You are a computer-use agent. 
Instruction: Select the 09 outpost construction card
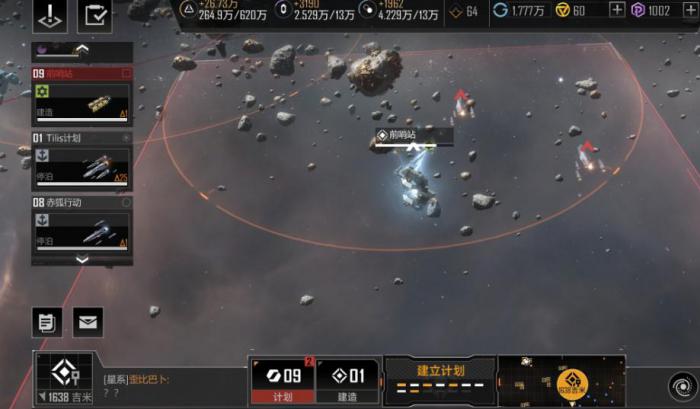pyautogui.click(x=81, y=97)
